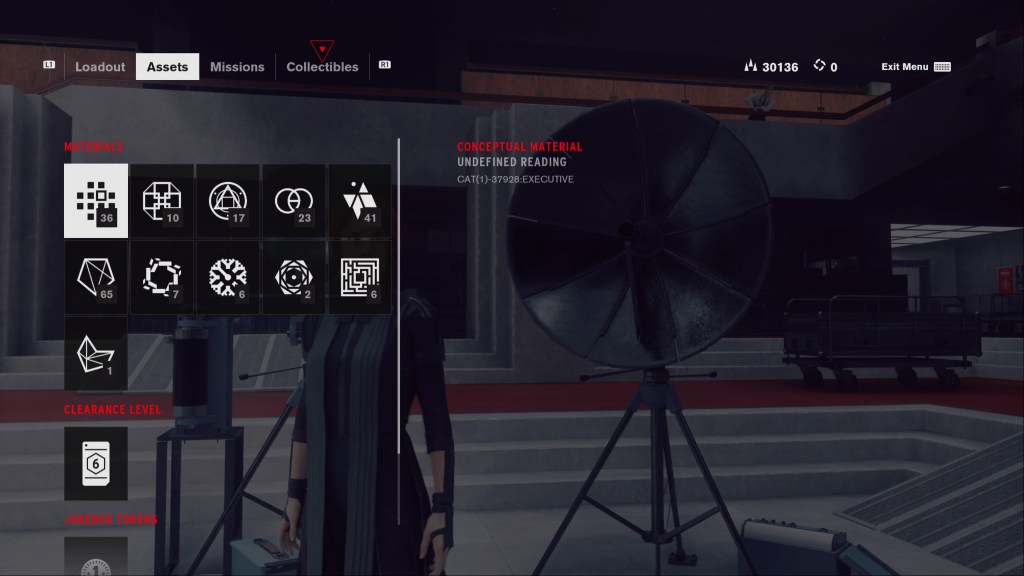Choose the material slot showing 10
The height and width of the screenshot is (576, 1024).
point(162,201)
